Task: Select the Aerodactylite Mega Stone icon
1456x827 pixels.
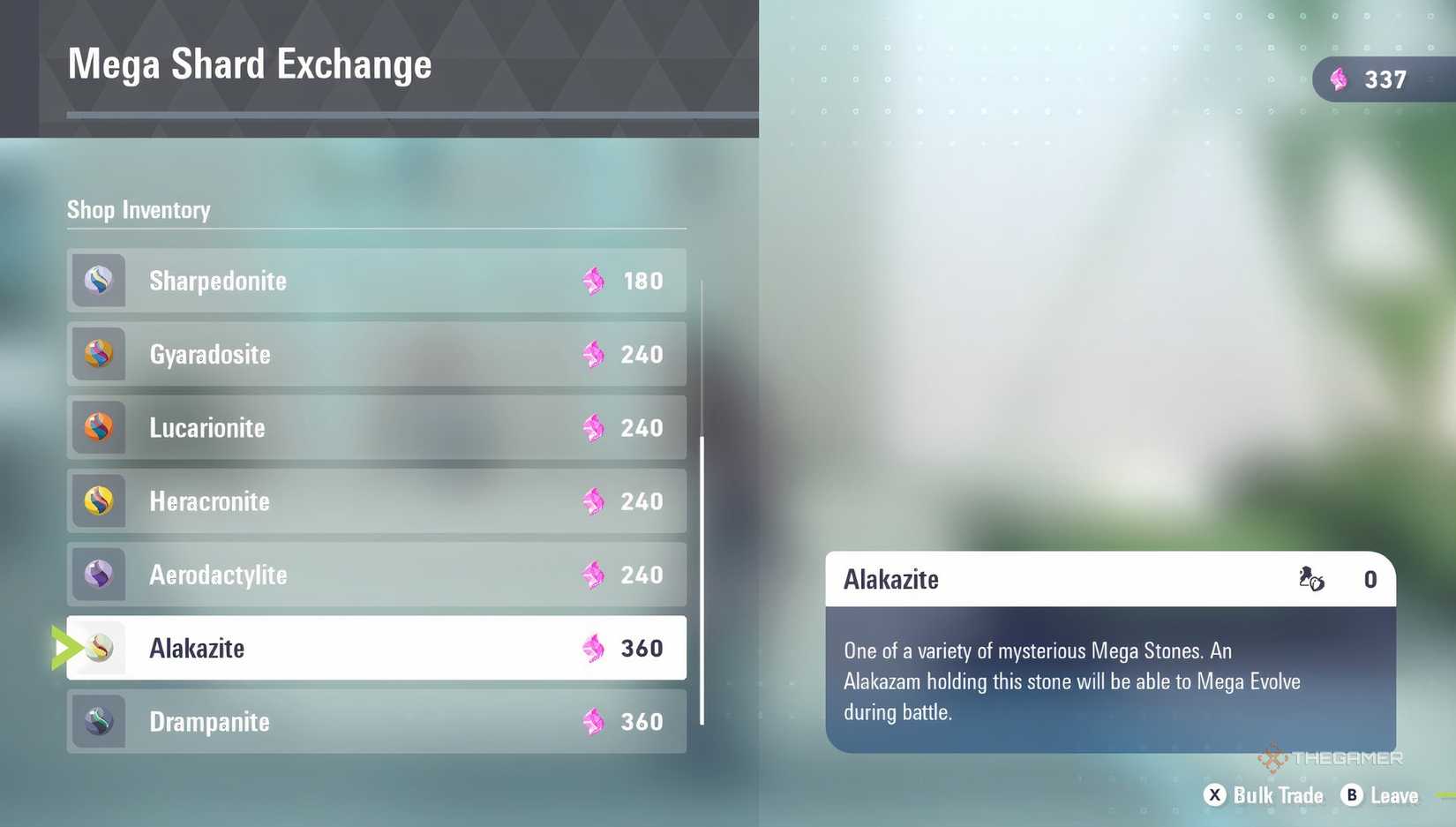Action: pyautogui.click(x=98, y=575)
